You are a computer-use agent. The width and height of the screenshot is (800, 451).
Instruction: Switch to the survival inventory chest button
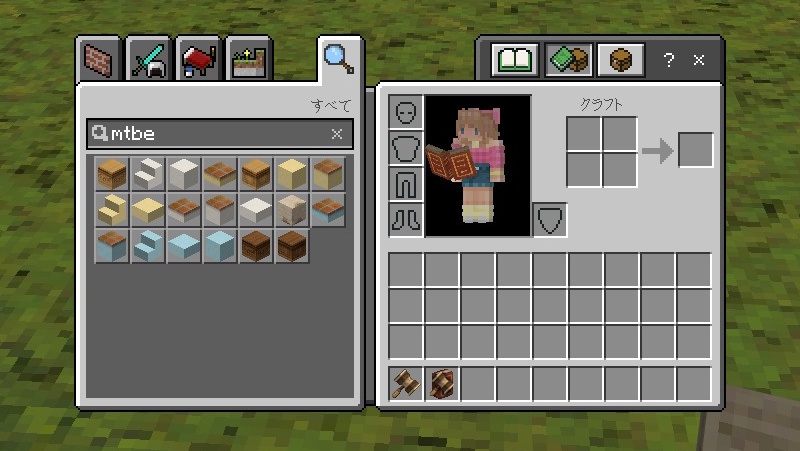(x=620, y=60)
